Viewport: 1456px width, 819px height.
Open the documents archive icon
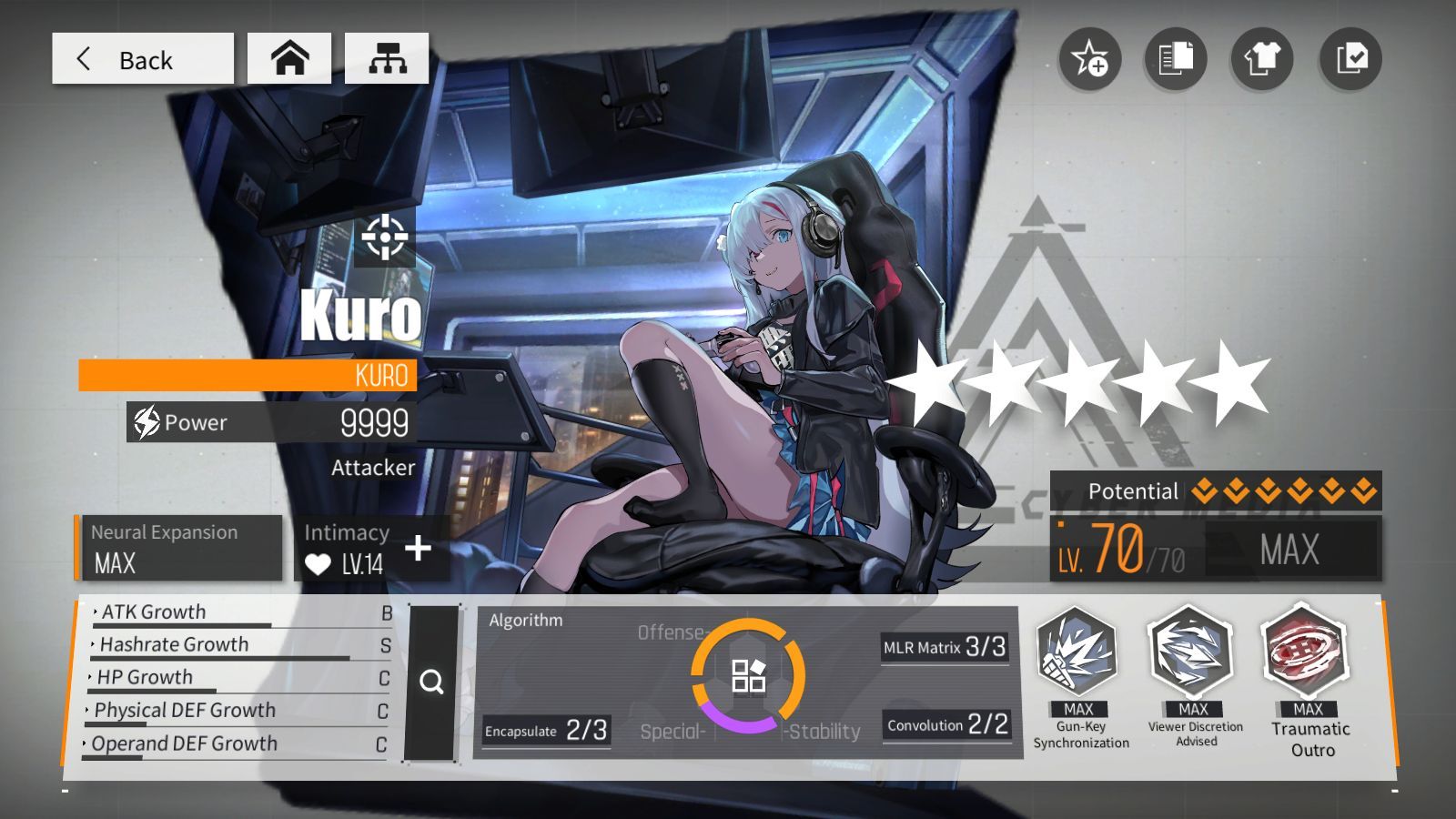(x=1176, y=59)
